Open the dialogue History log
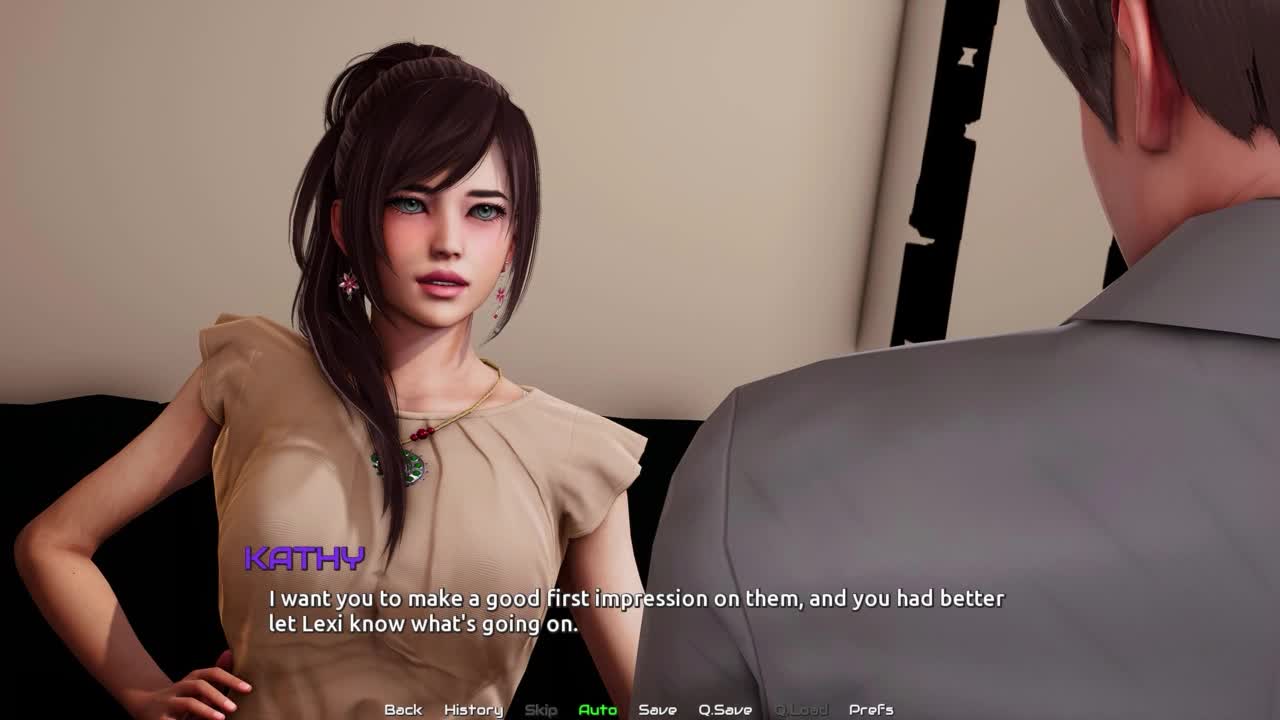 (x=473, y=710)
